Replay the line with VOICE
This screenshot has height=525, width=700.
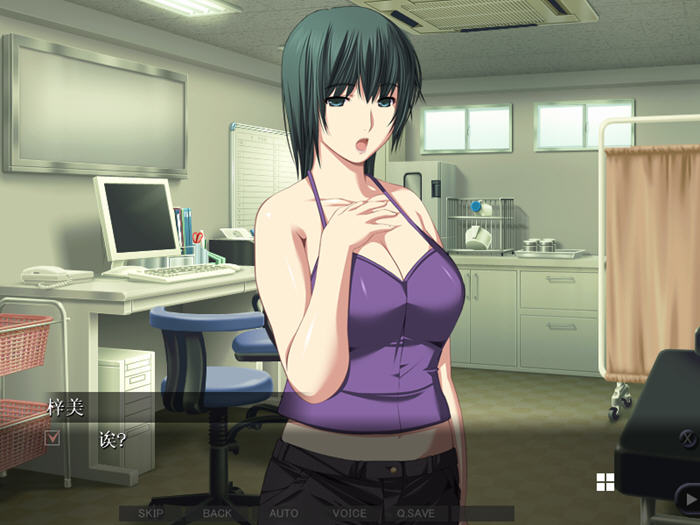[x=349, y=514]
